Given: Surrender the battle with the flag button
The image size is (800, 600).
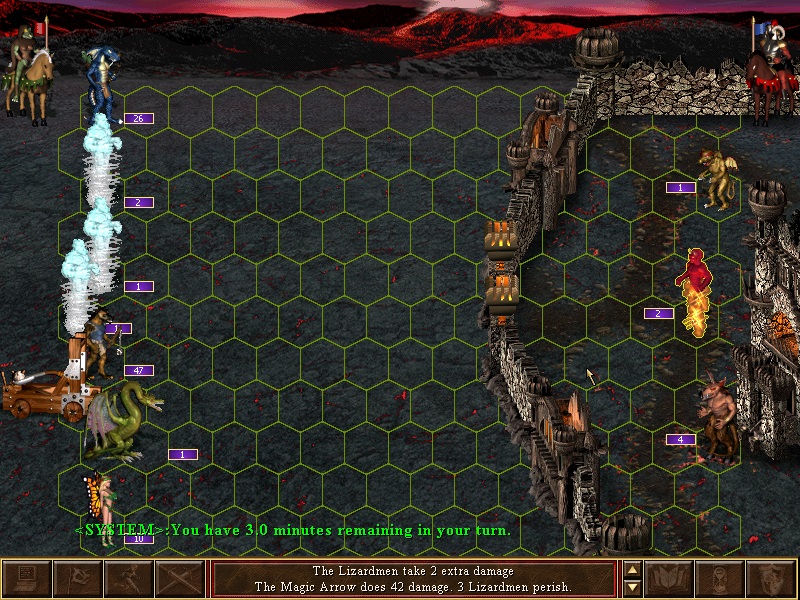Looking at the screenshot, I should 78,579.
